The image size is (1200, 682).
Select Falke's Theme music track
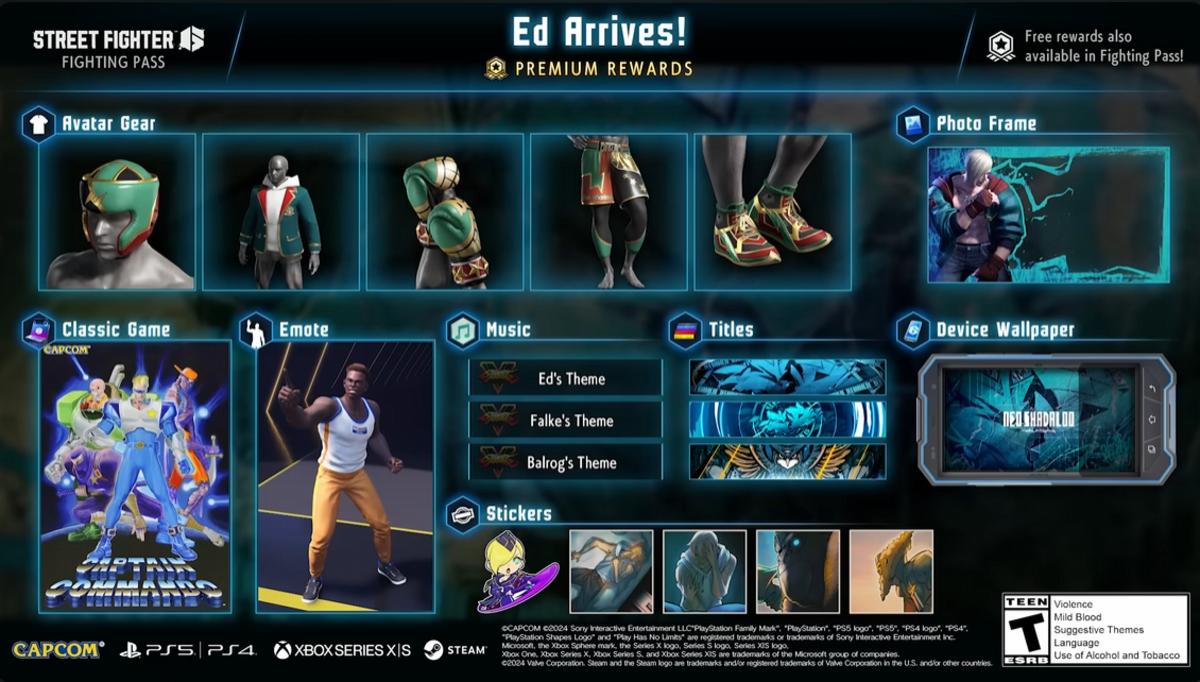coord(566,421)
